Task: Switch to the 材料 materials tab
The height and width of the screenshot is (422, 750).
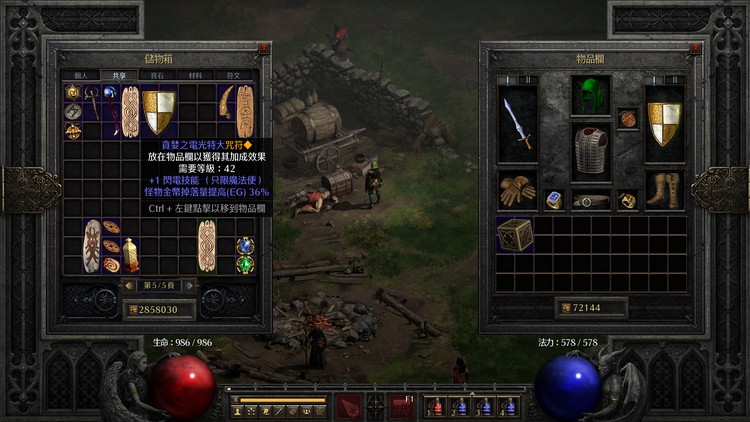Action: [x=197, y=75]
